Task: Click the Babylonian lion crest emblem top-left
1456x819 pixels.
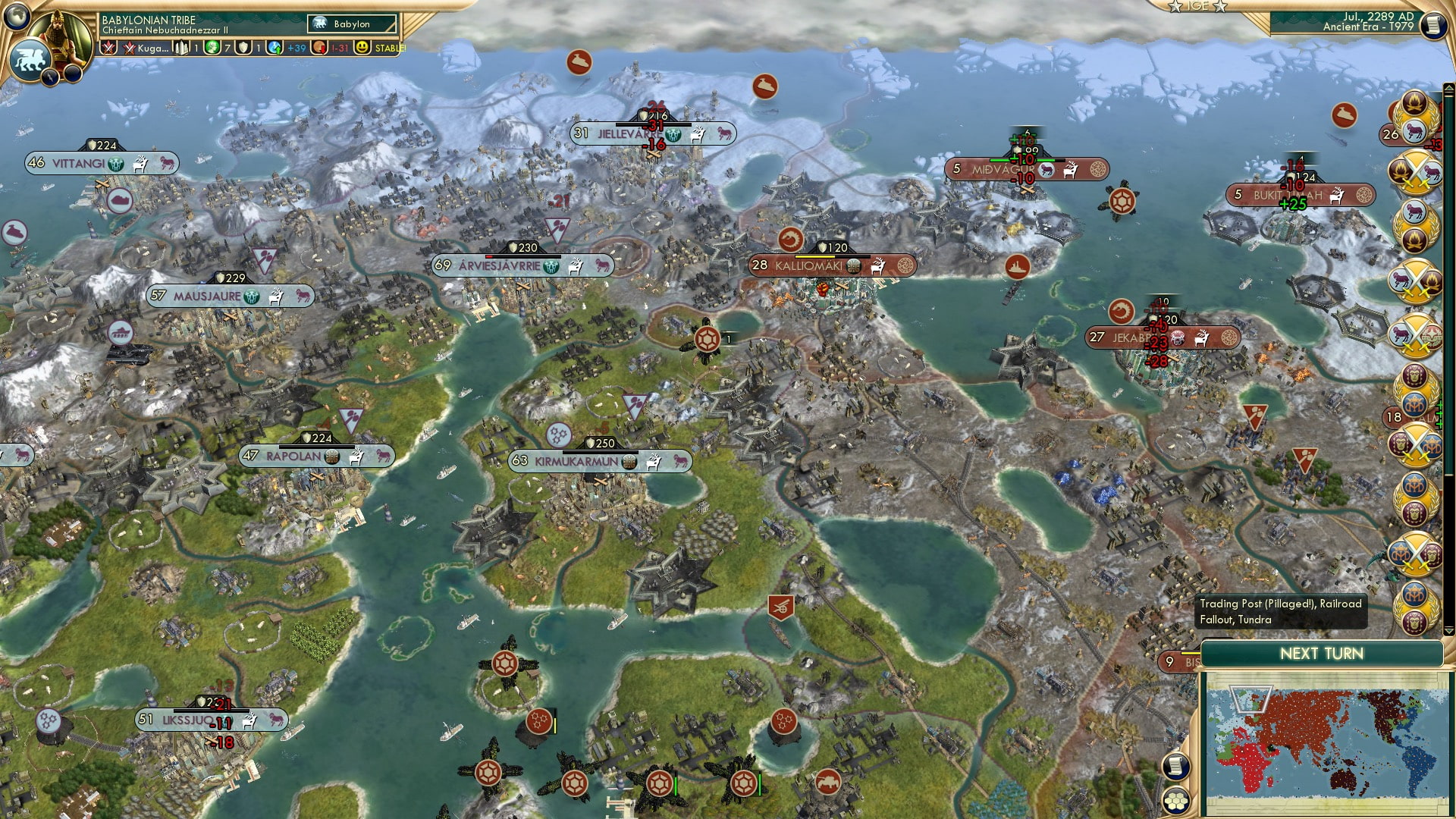Action: (x=30, y=58)
